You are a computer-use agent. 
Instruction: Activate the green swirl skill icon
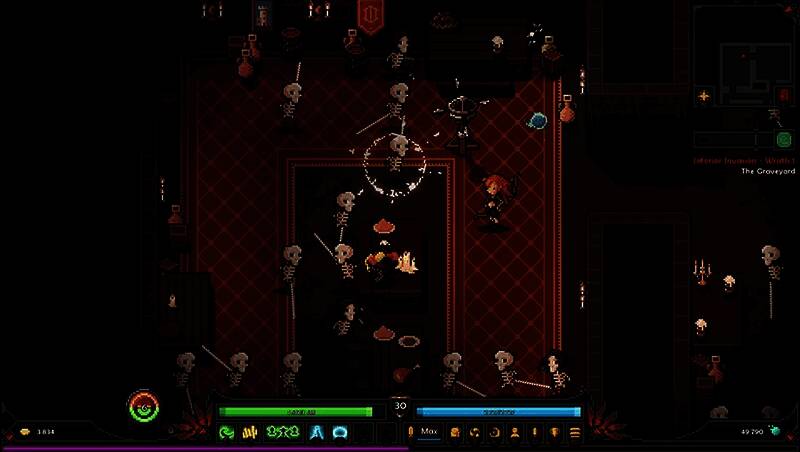[x=227, y=432]
